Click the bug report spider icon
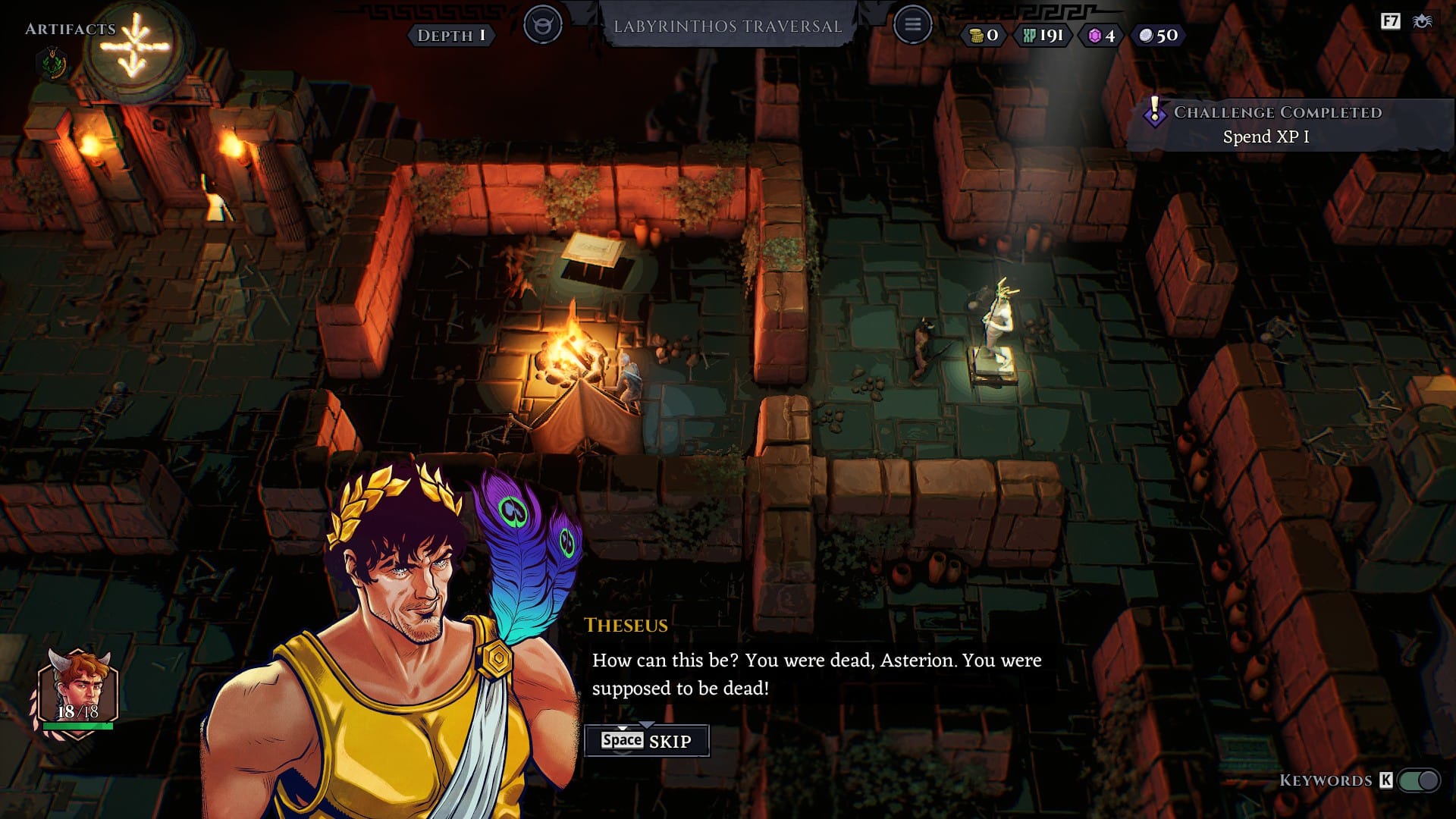The height and width of the screenshot is (819, 1456). [1422, 21]
